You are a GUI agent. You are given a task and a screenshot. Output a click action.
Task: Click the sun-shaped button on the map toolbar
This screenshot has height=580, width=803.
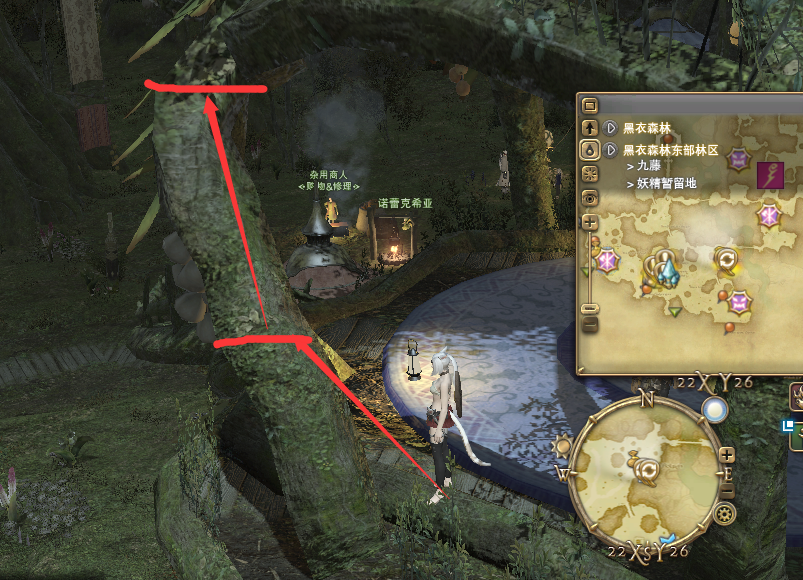pyautogui.click(x=590, y=174)
